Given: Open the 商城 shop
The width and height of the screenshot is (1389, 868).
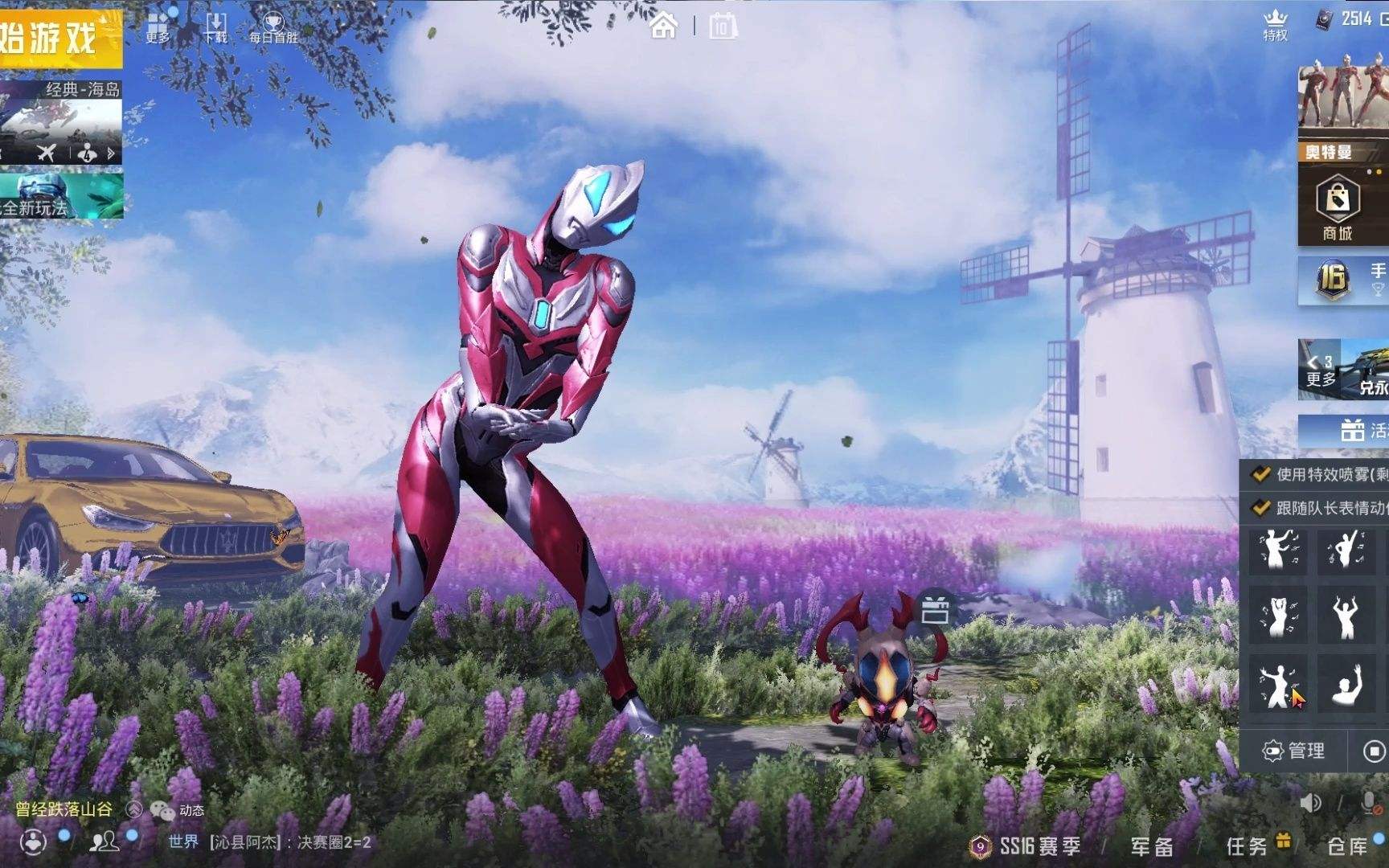Looking at the screenshot, I should click(1338, 209).
